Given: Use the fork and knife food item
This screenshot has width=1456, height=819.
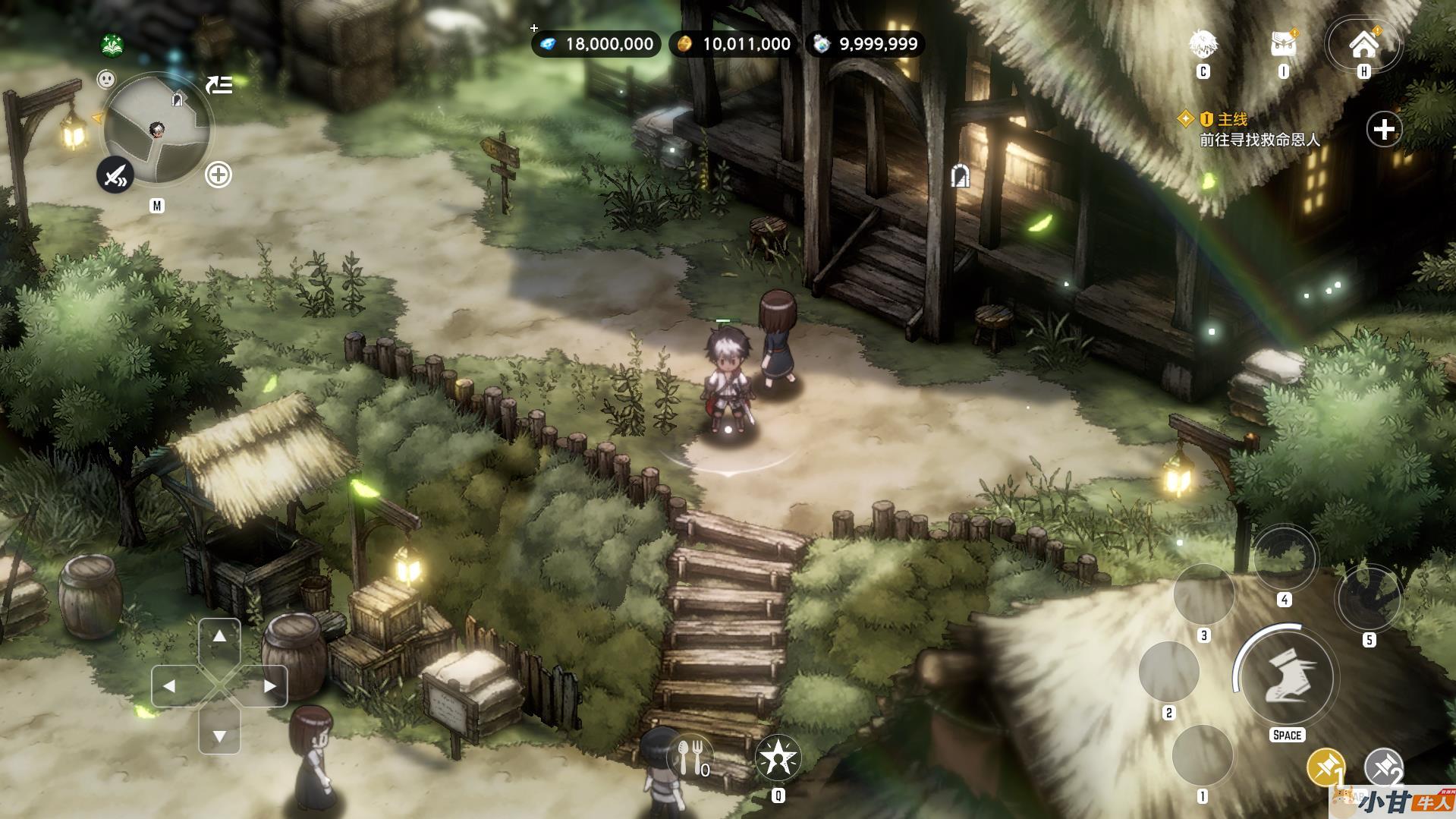Looking at the screenshot, I should pos(690,758).
